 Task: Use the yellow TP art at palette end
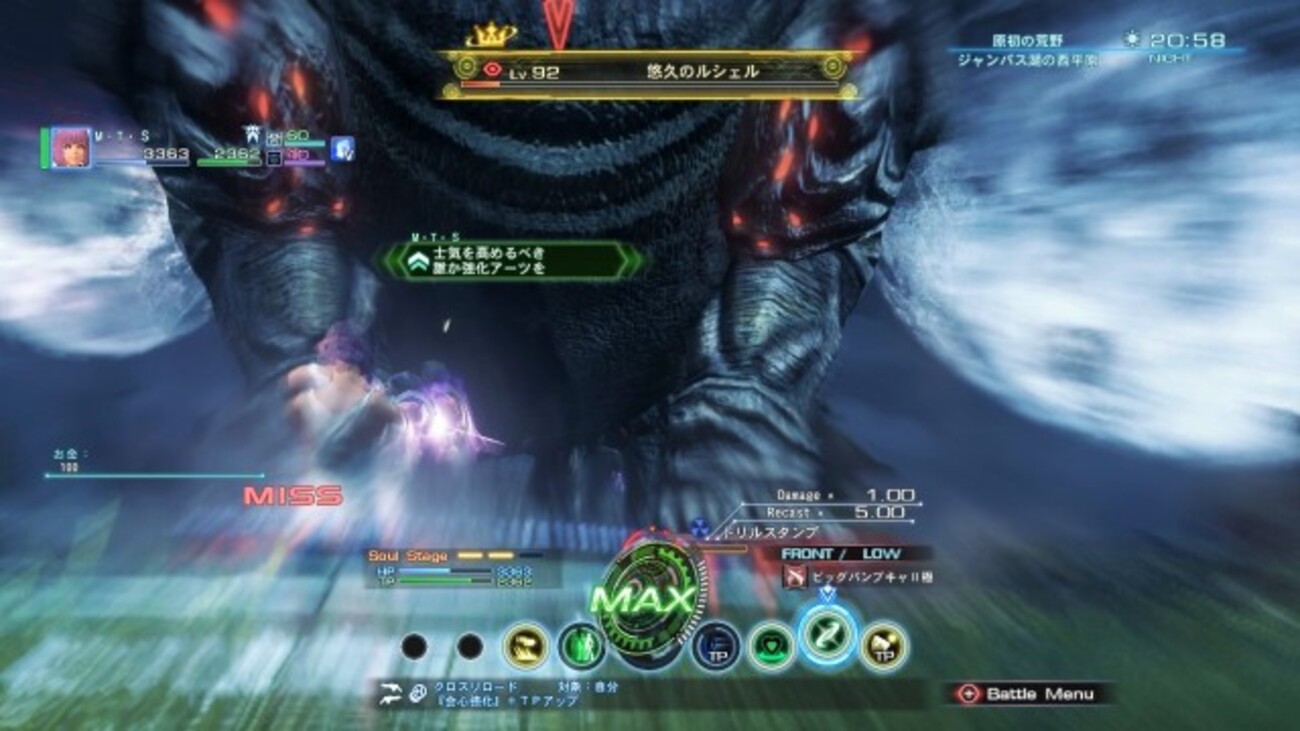tap(882, 645)
